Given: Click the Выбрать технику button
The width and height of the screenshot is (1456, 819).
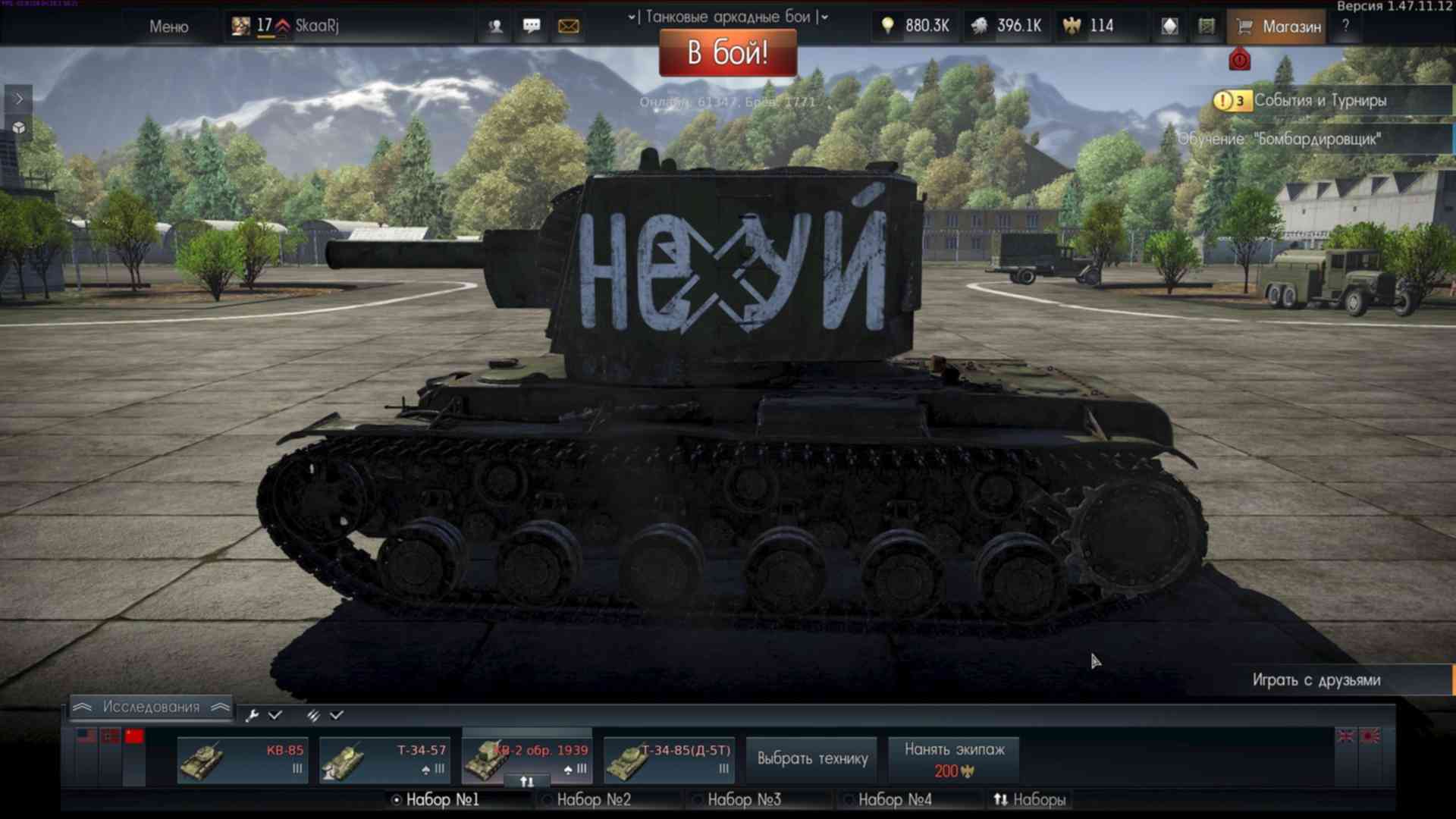Looking at the screenshot, I should (x=812, y=758).
